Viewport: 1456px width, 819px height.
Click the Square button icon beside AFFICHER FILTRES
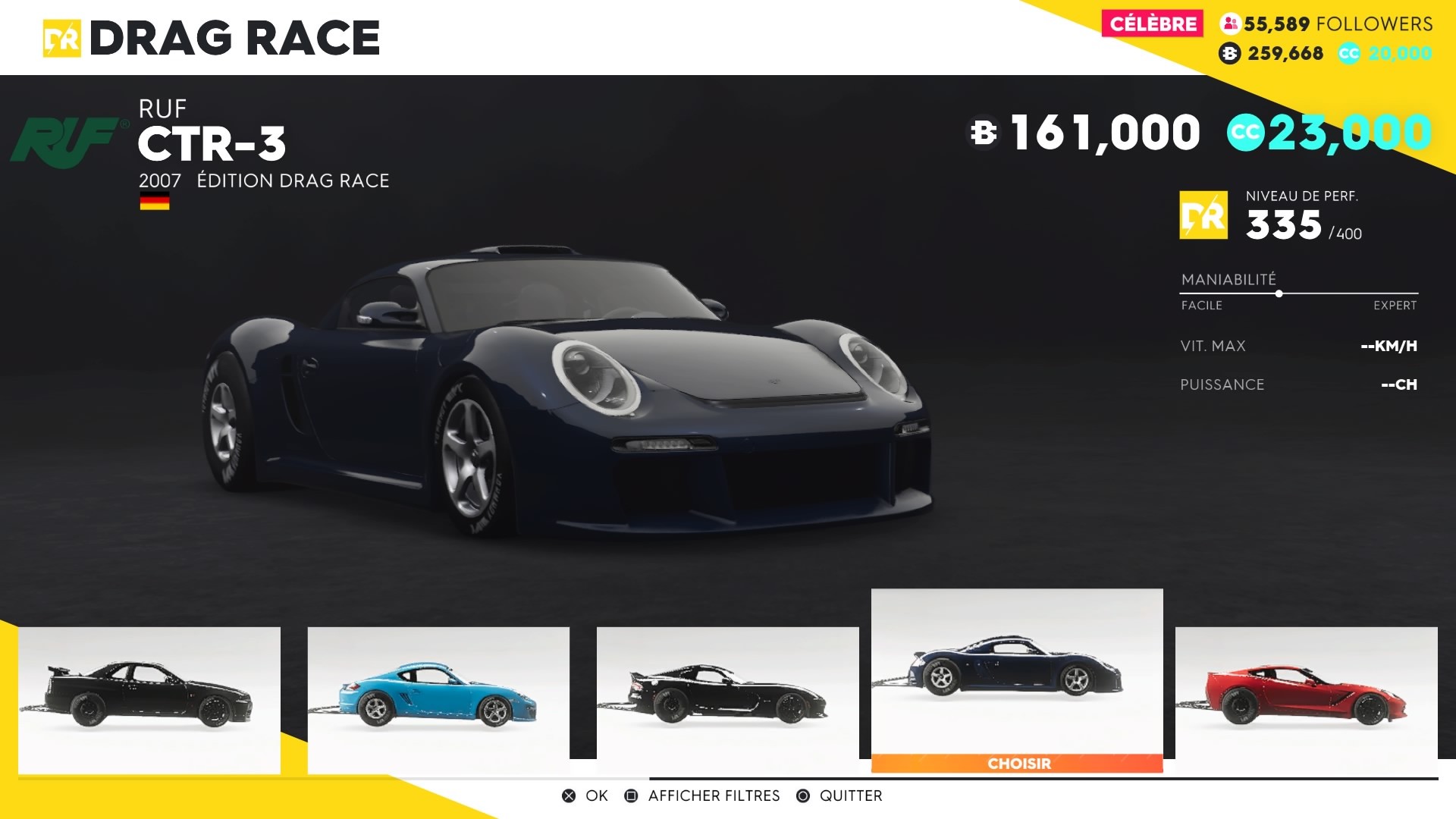632,795
